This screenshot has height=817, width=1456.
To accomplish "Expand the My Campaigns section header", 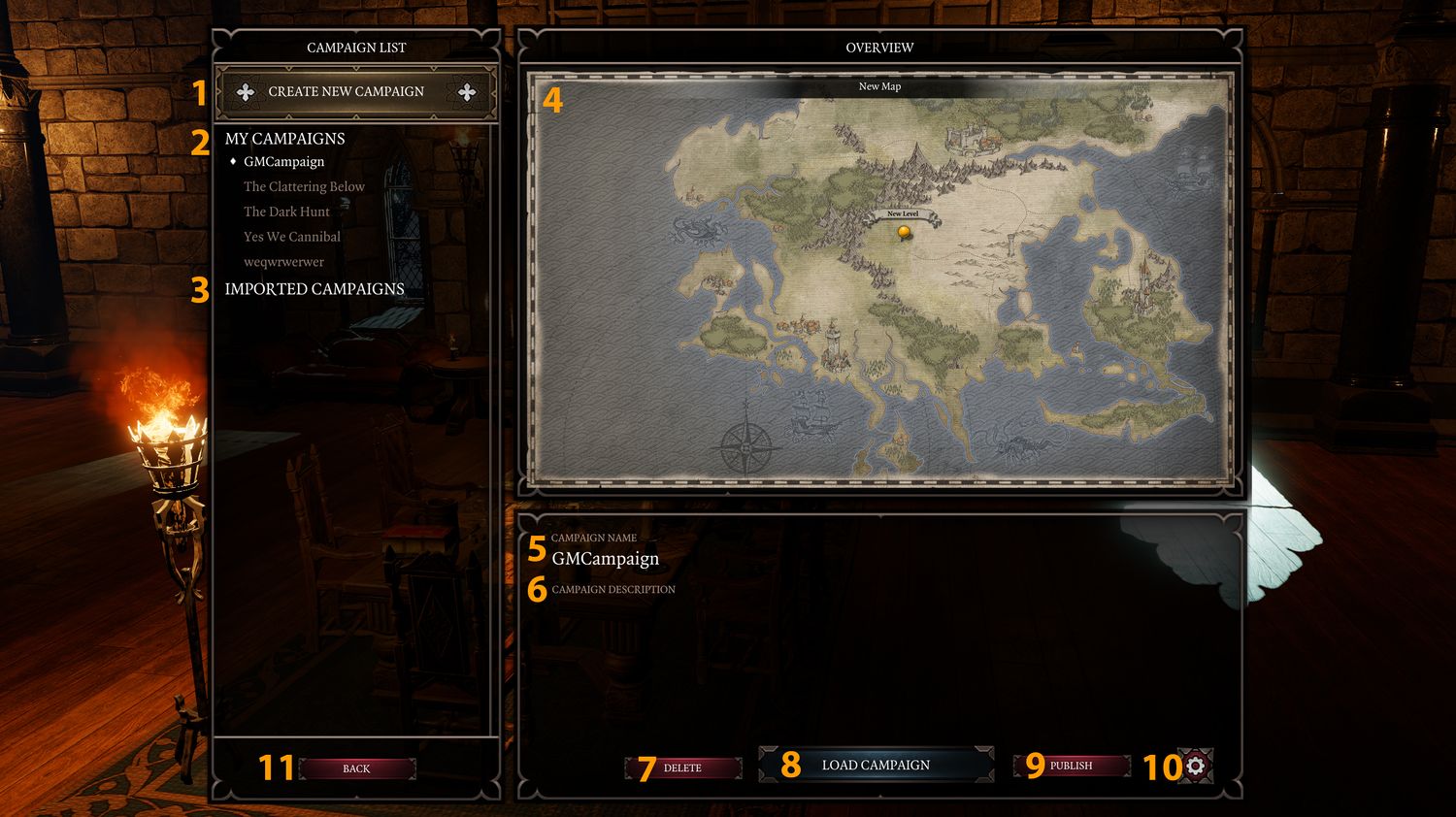I will pos(284,139).
